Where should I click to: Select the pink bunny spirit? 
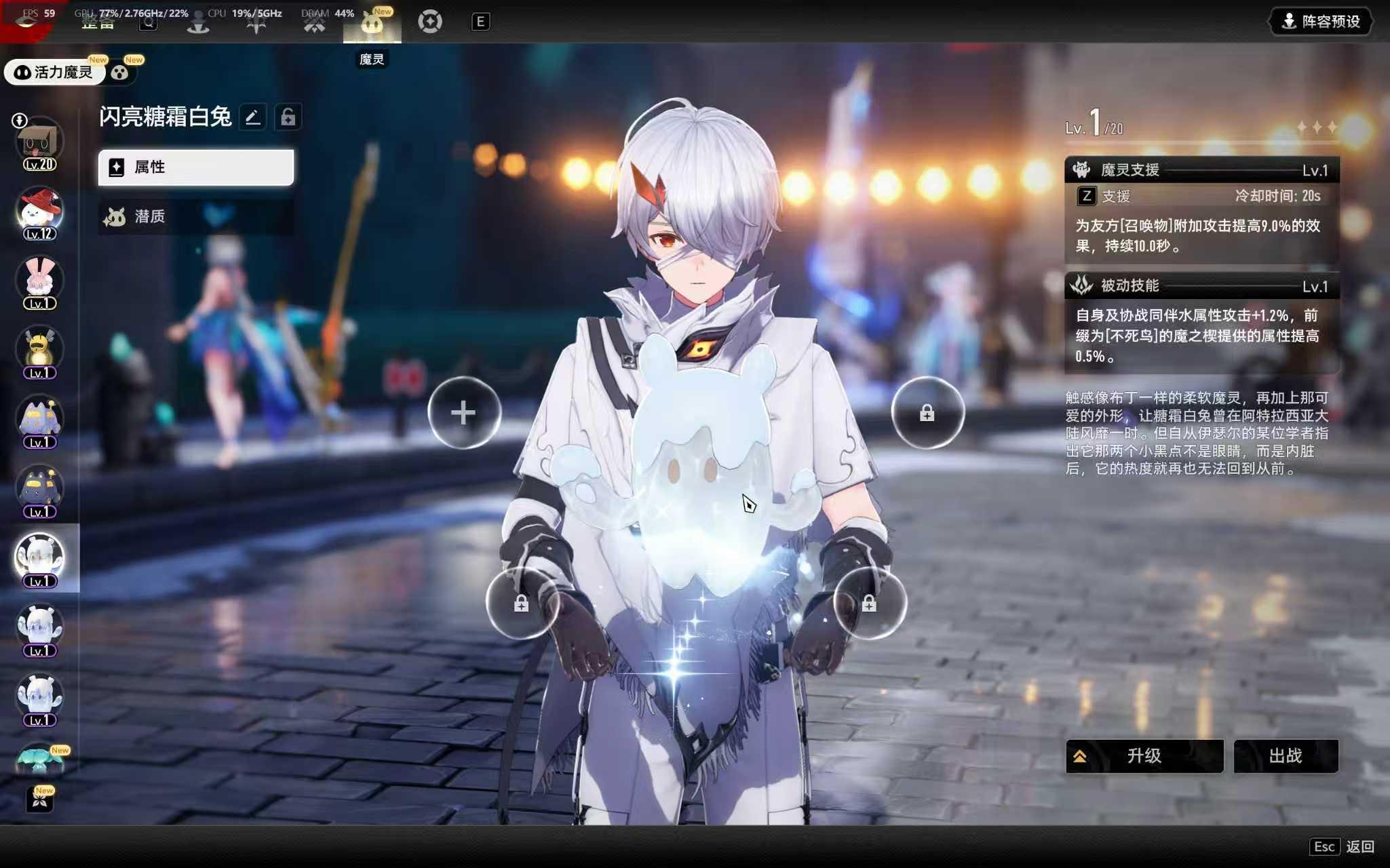[39, 282]
